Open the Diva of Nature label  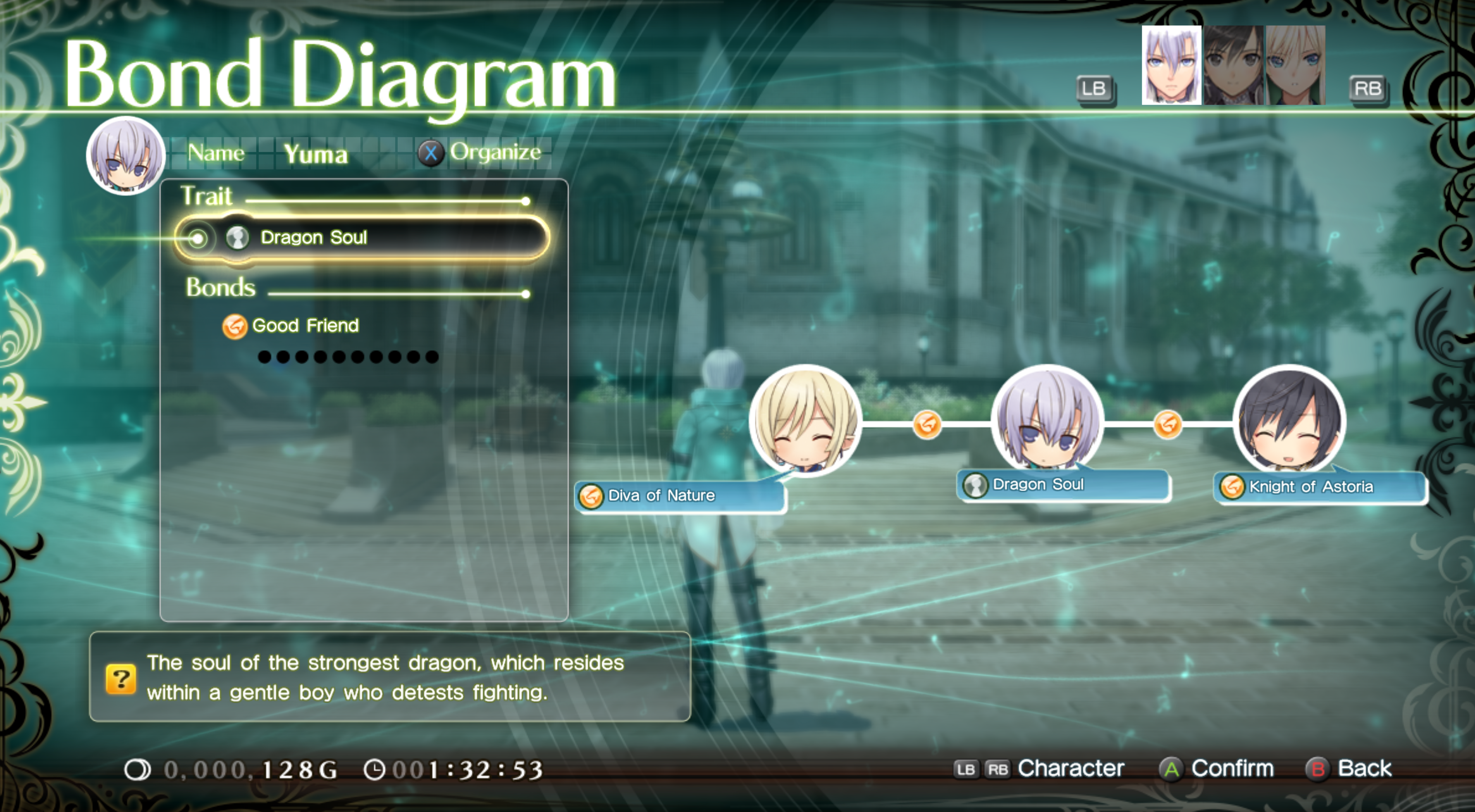pos(680,495)
